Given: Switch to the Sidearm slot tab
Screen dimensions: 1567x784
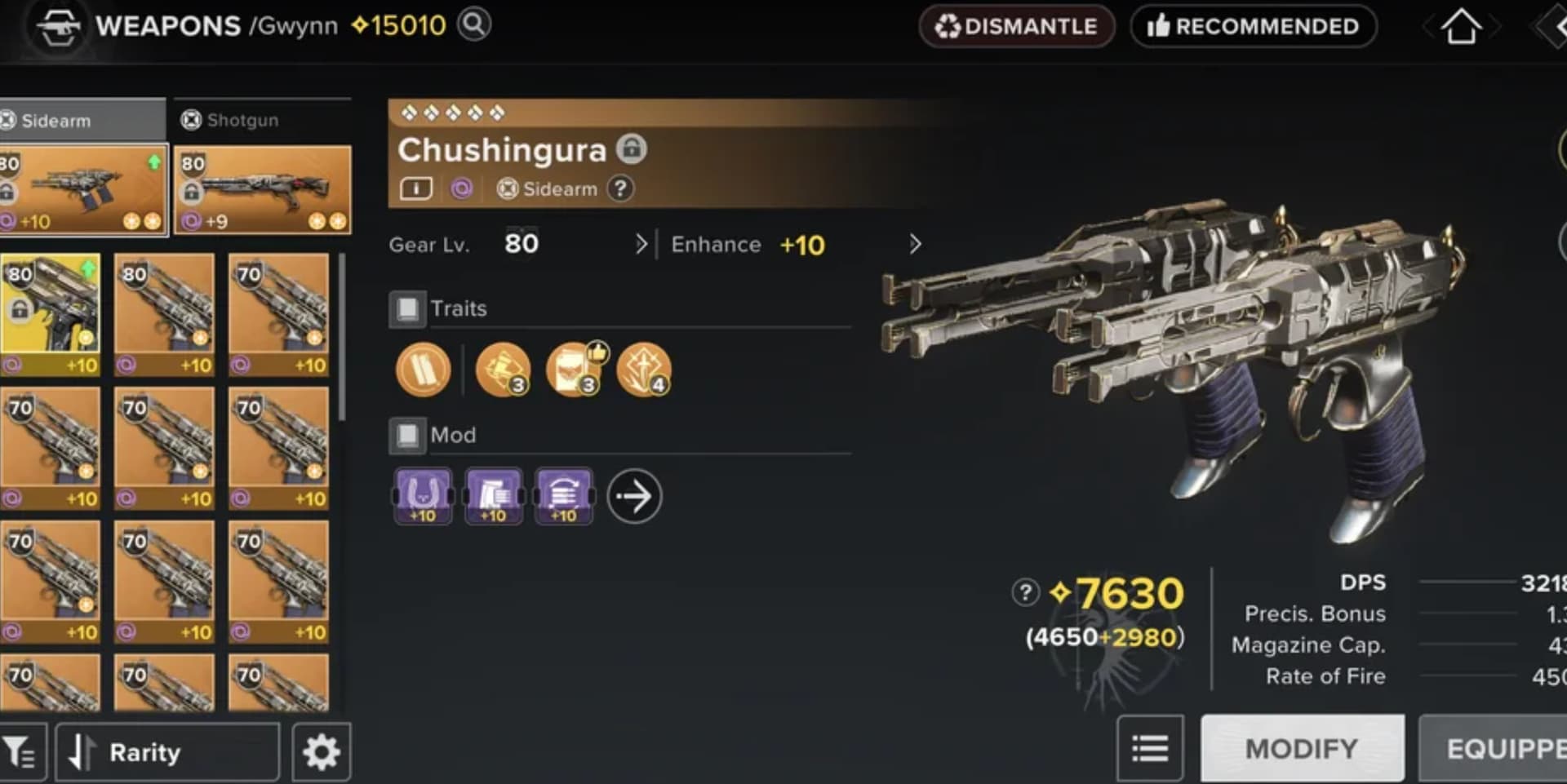Looking at the screenshot, I should click(82, 120).
